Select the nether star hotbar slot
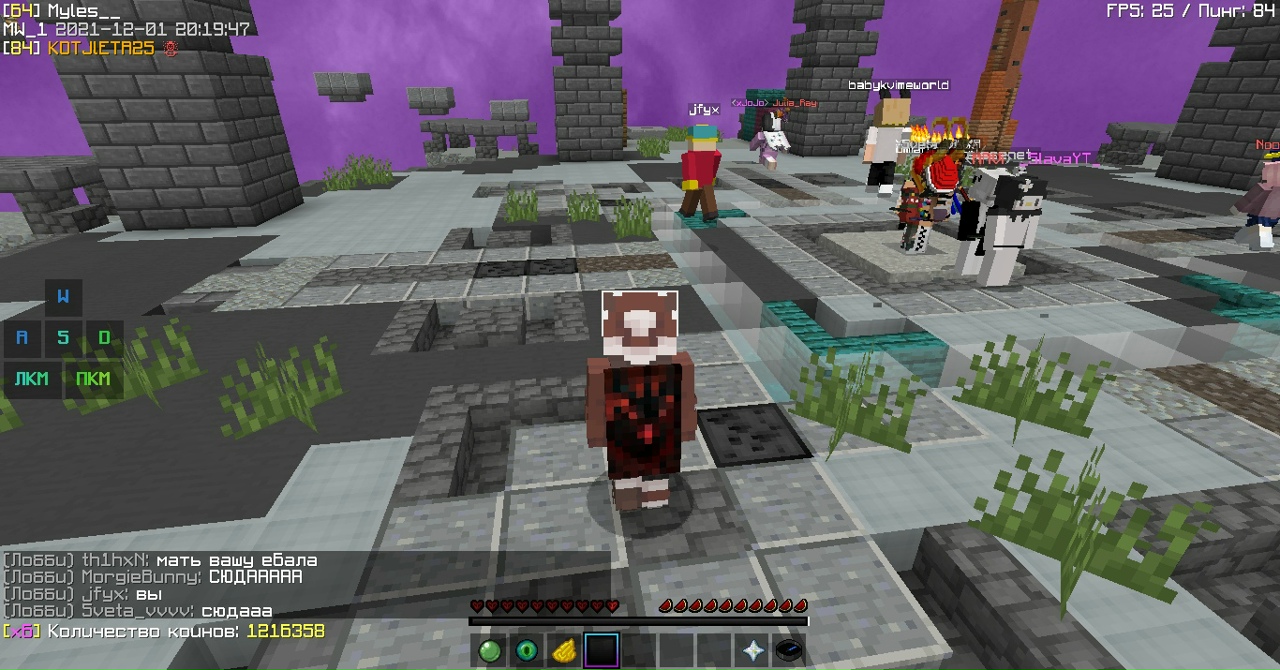Screen dimensions: 1280x670 pyautogui.click(x=752, y=651)
